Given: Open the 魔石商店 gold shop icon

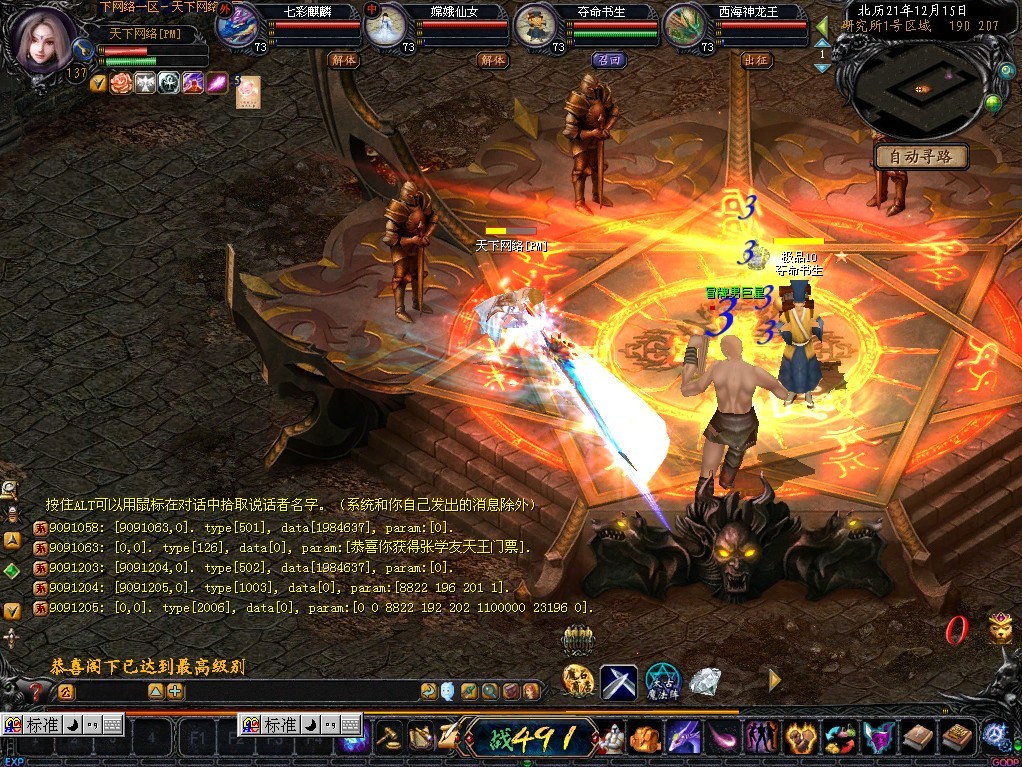Looking at the screenshot, I should 578,682.
